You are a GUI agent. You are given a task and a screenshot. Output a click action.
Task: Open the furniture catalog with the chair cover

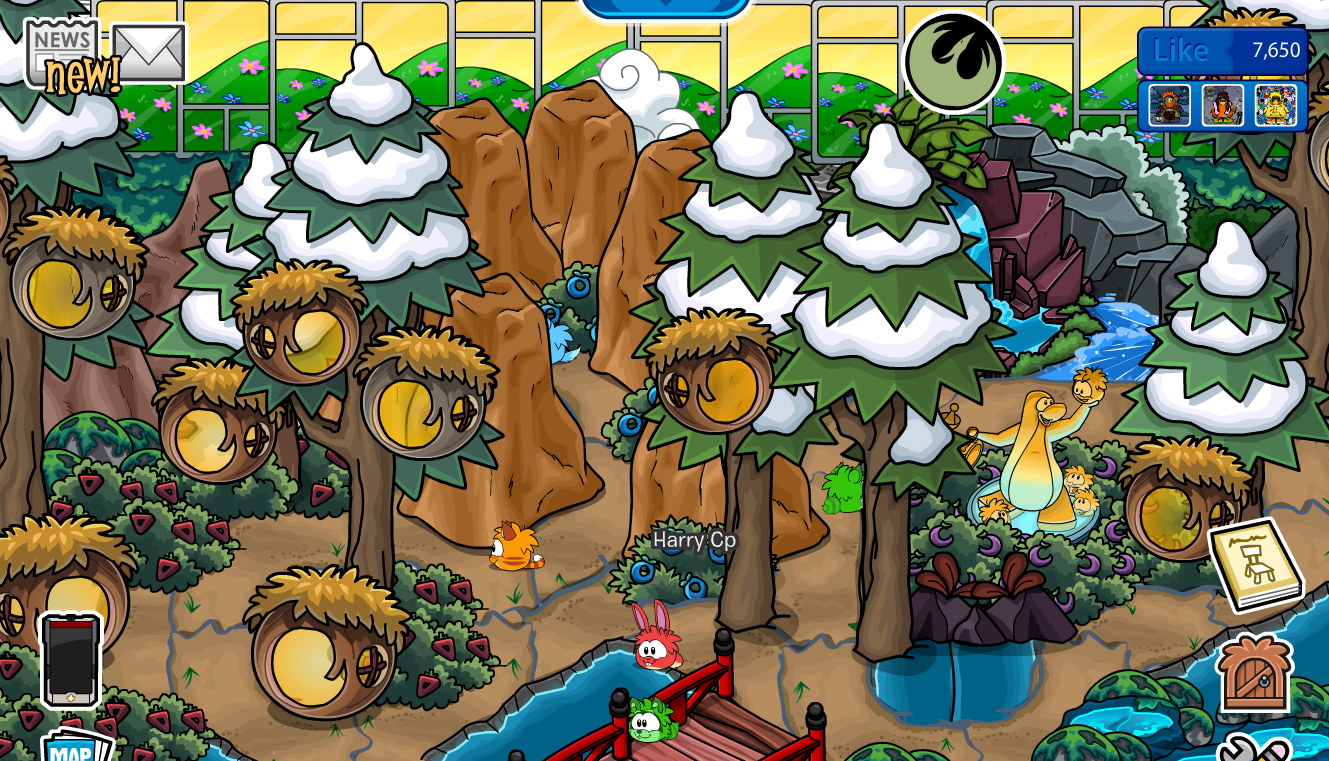1258,565
